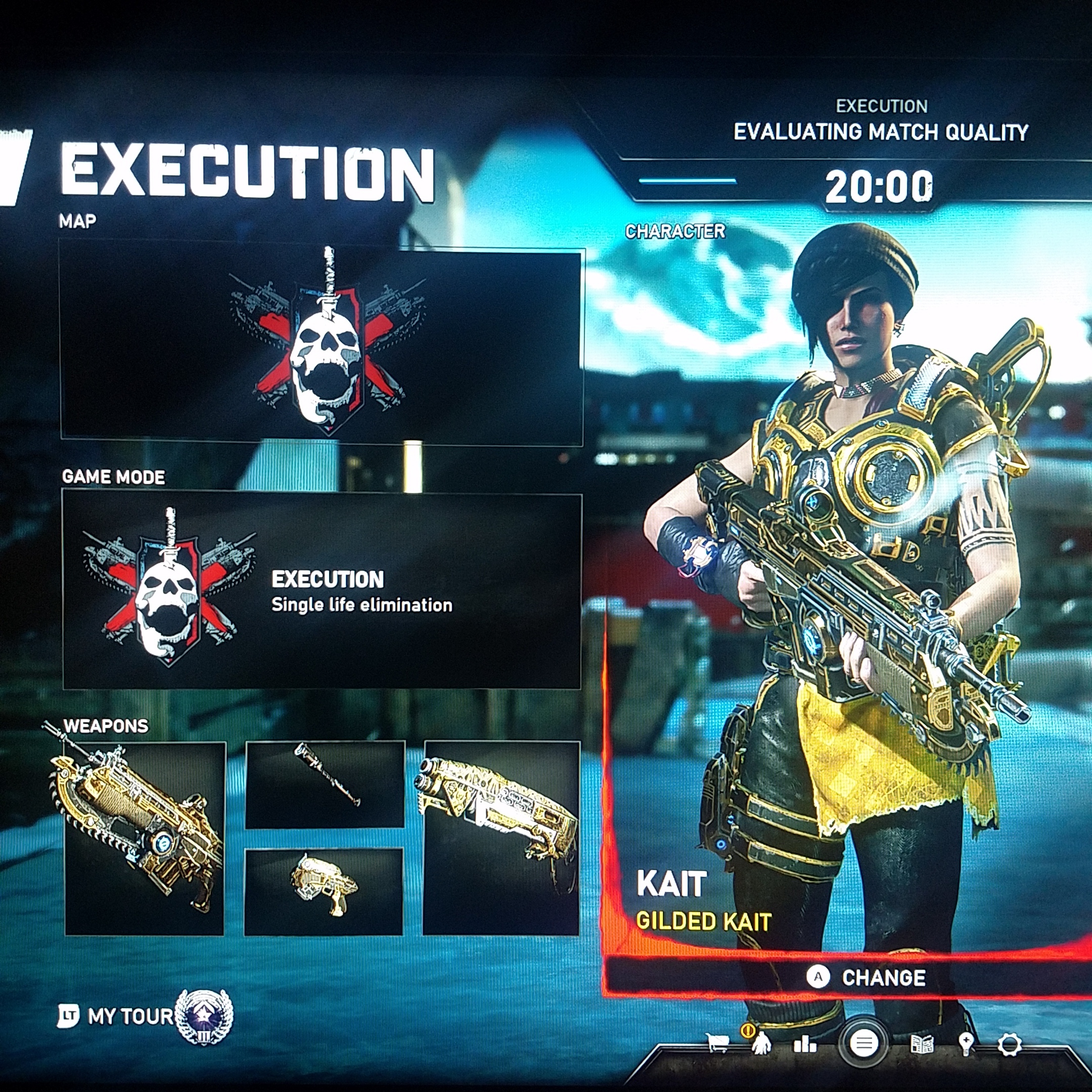Screen dimensions: 1092x1092
Task: Open the news newspaper icon
Action: click(x=922, y=1044)
